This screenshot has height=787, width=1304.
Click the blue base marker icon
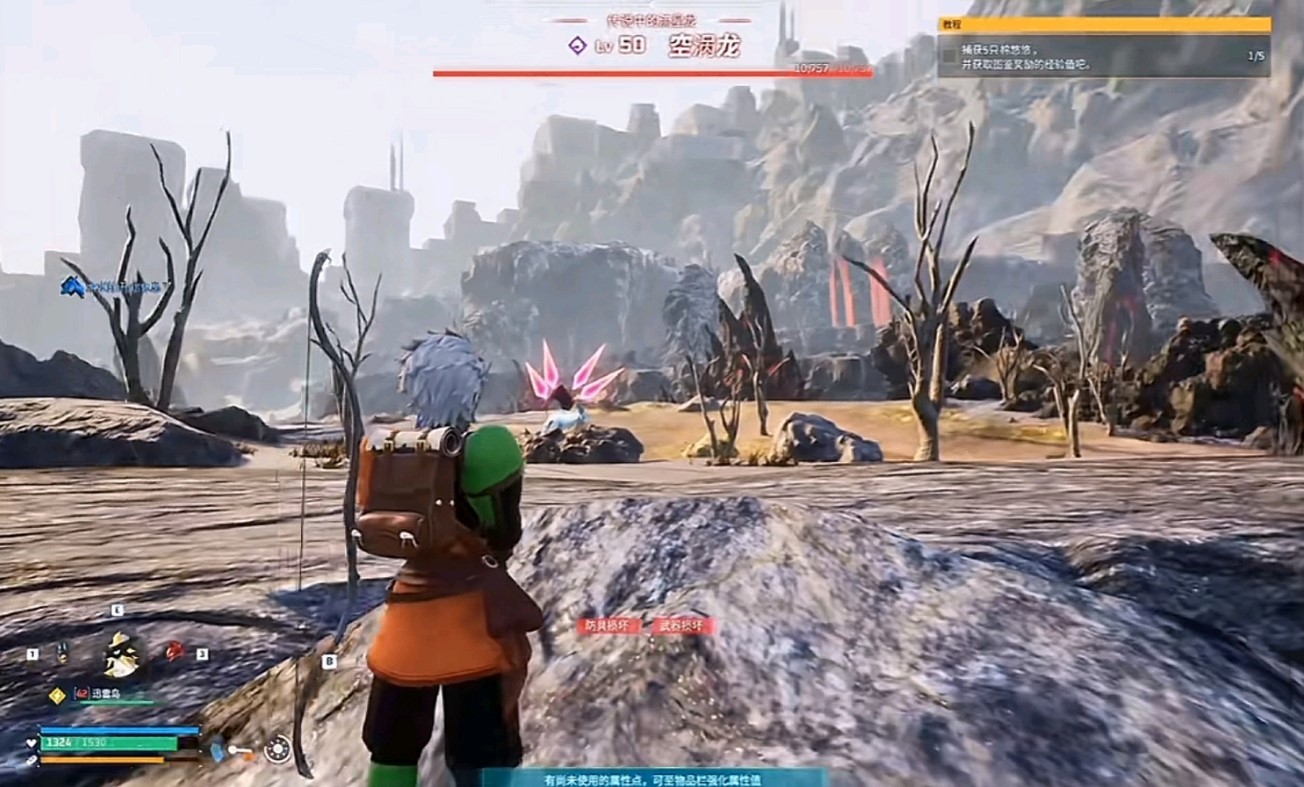coord(72,287)
